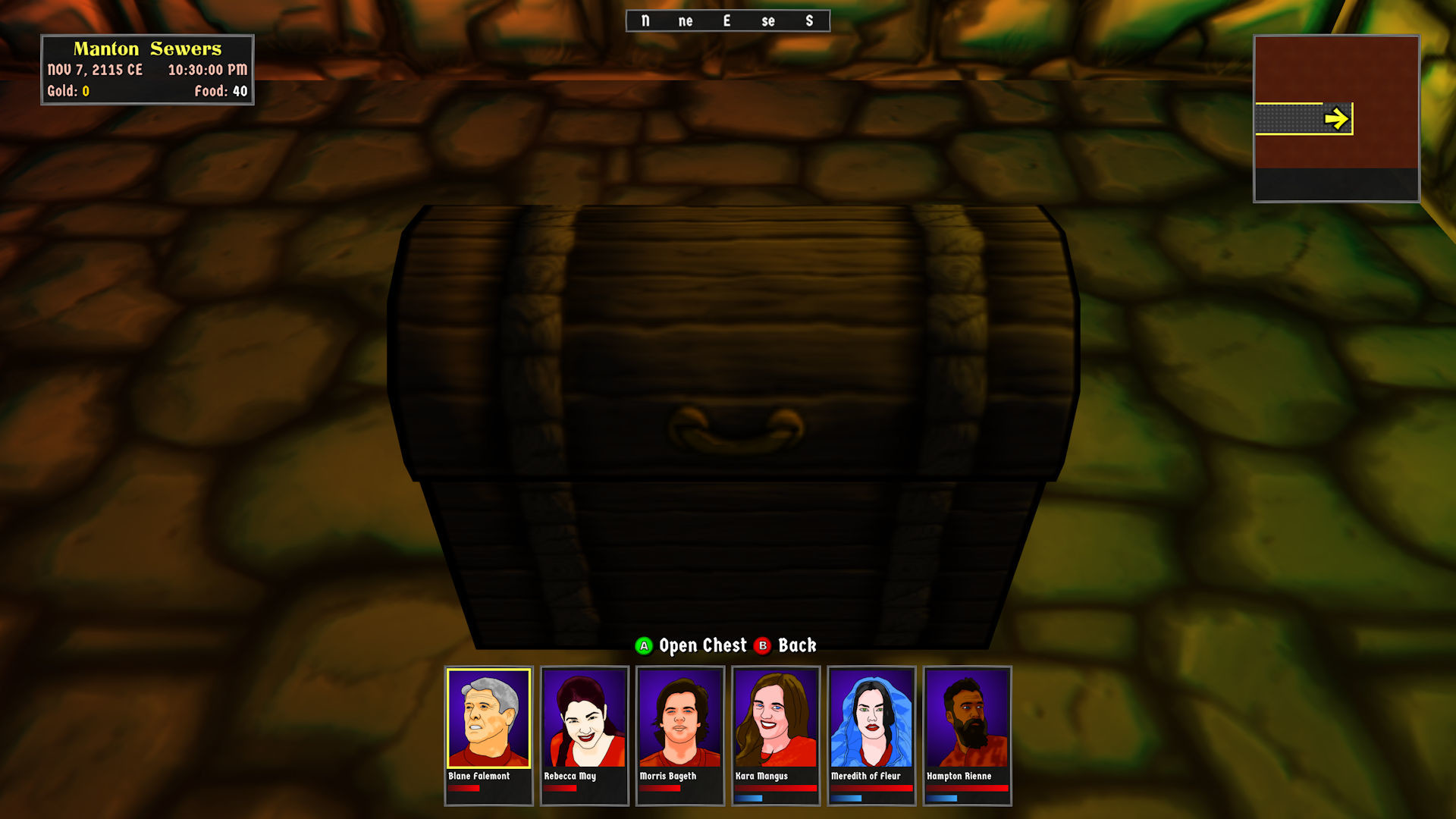Click the S on the compass bar

tap(808, 20)
